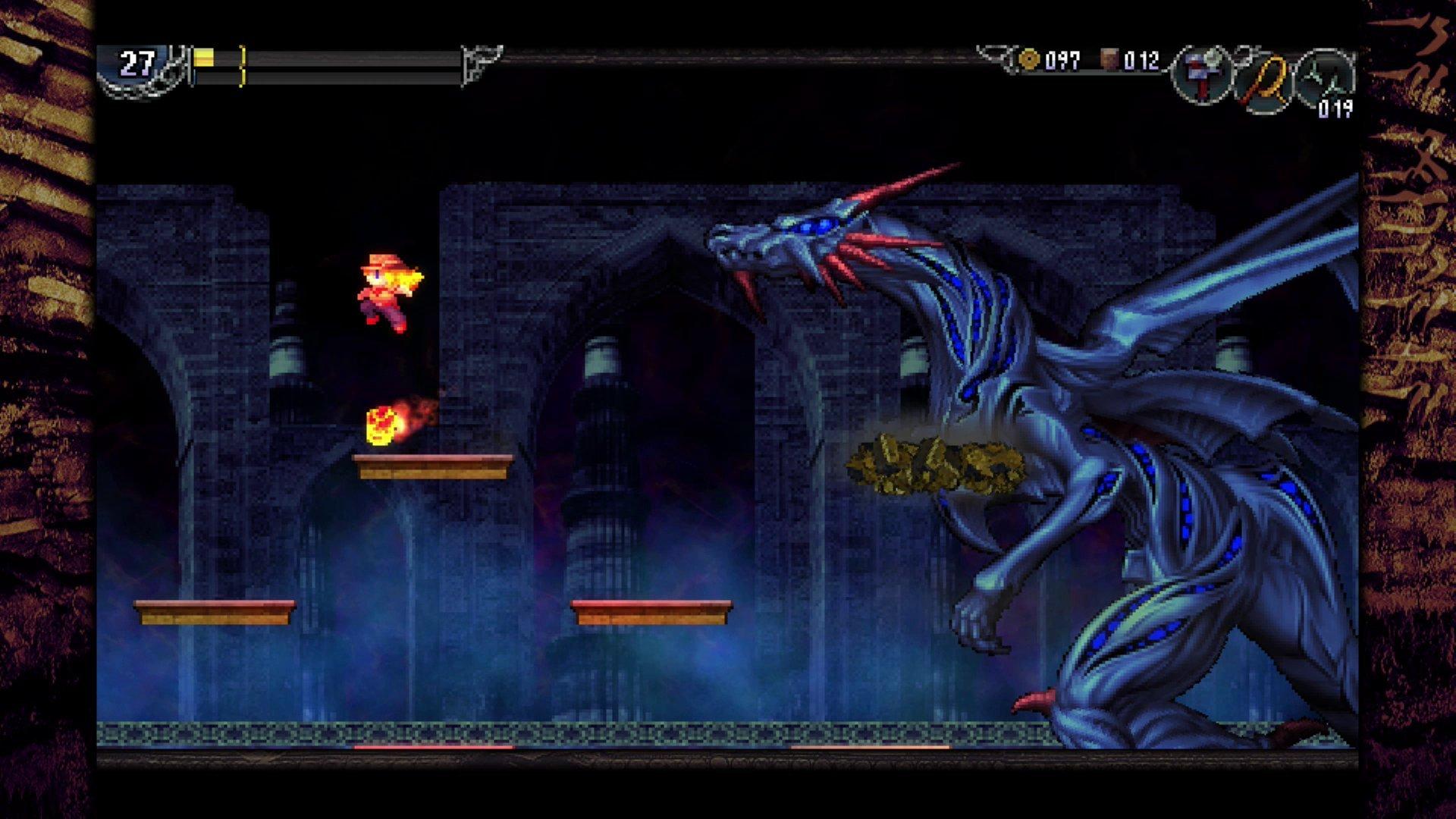Click the ammo counter reading 019
The image size is (1456, 819).
point(1335,111)
